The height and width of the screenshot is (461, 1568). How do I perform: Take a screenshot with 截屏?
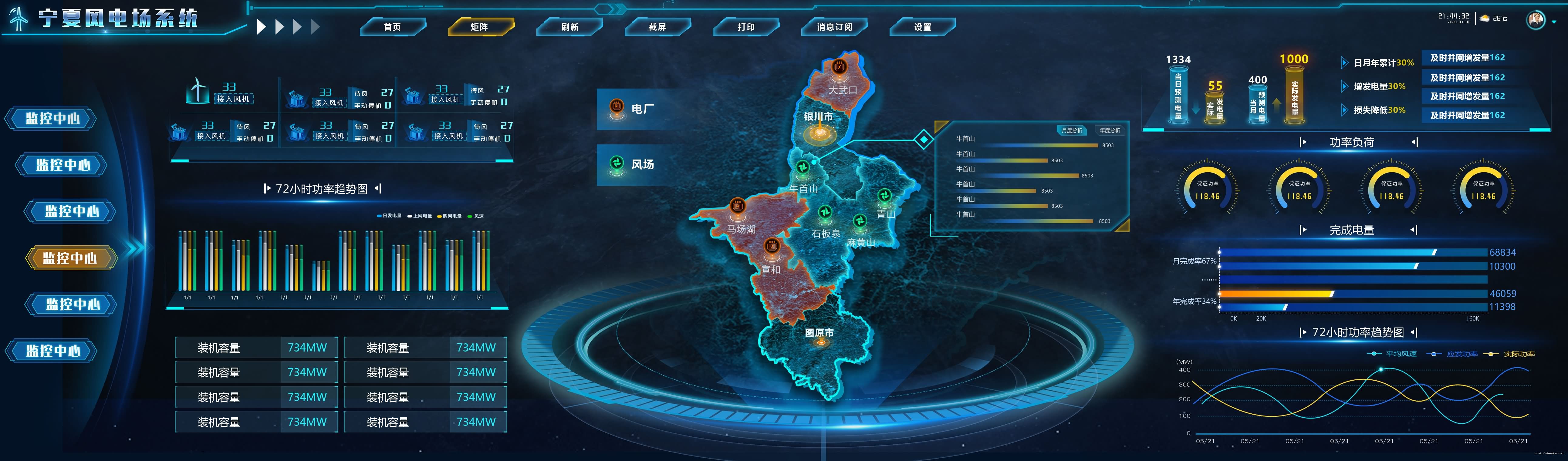click(x=657, y=27)
